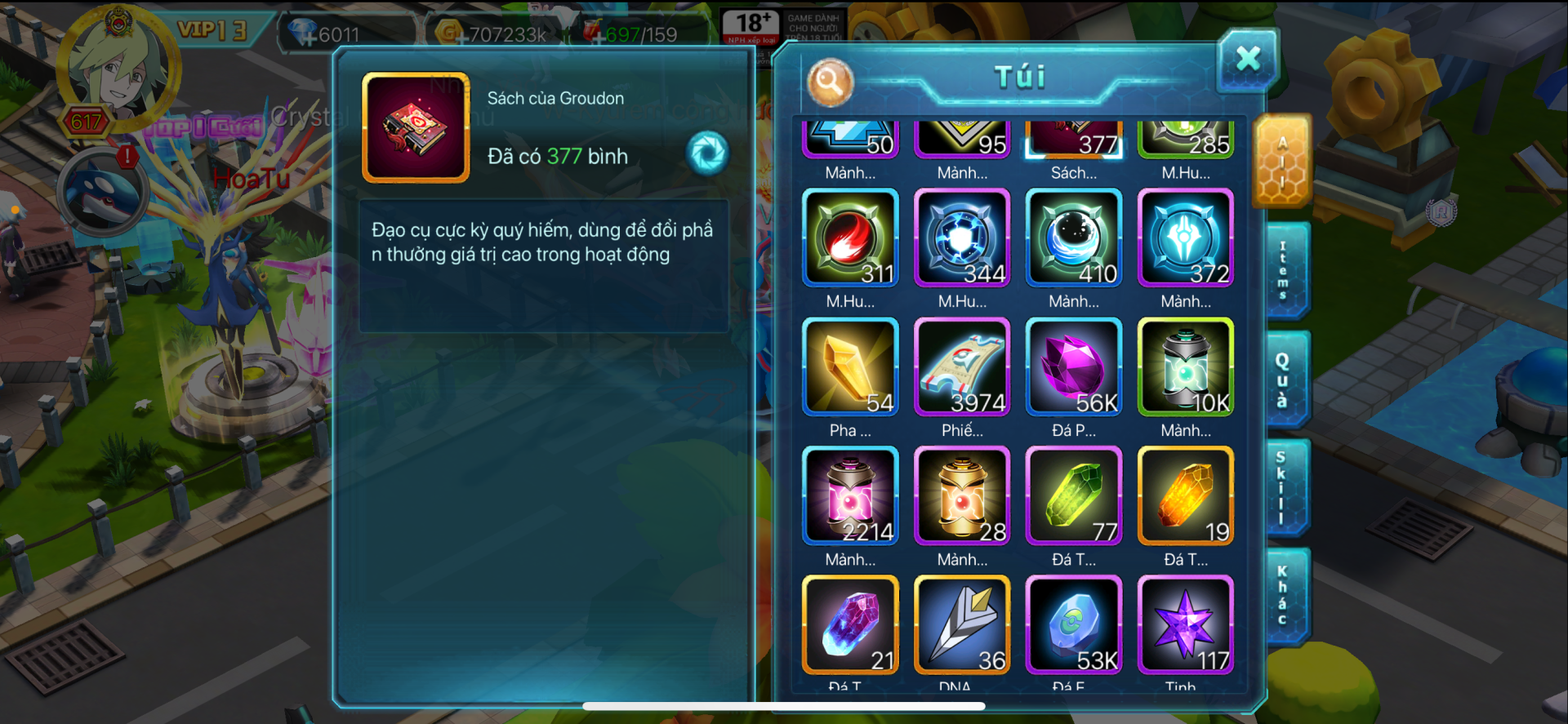Close the Túi bag window
The image size is (1568, 724).
(1247, 59)
